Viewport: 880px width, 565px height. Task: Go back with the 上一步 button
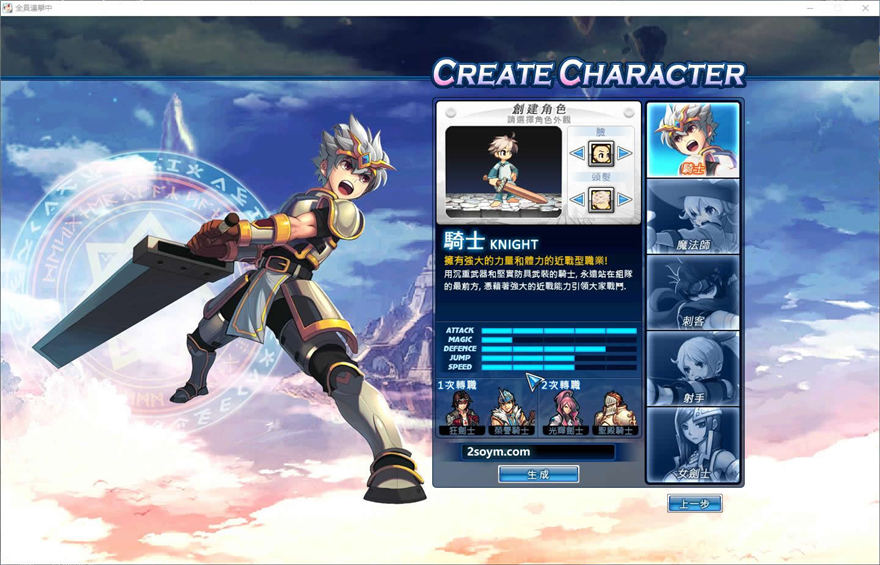(694, 504)
